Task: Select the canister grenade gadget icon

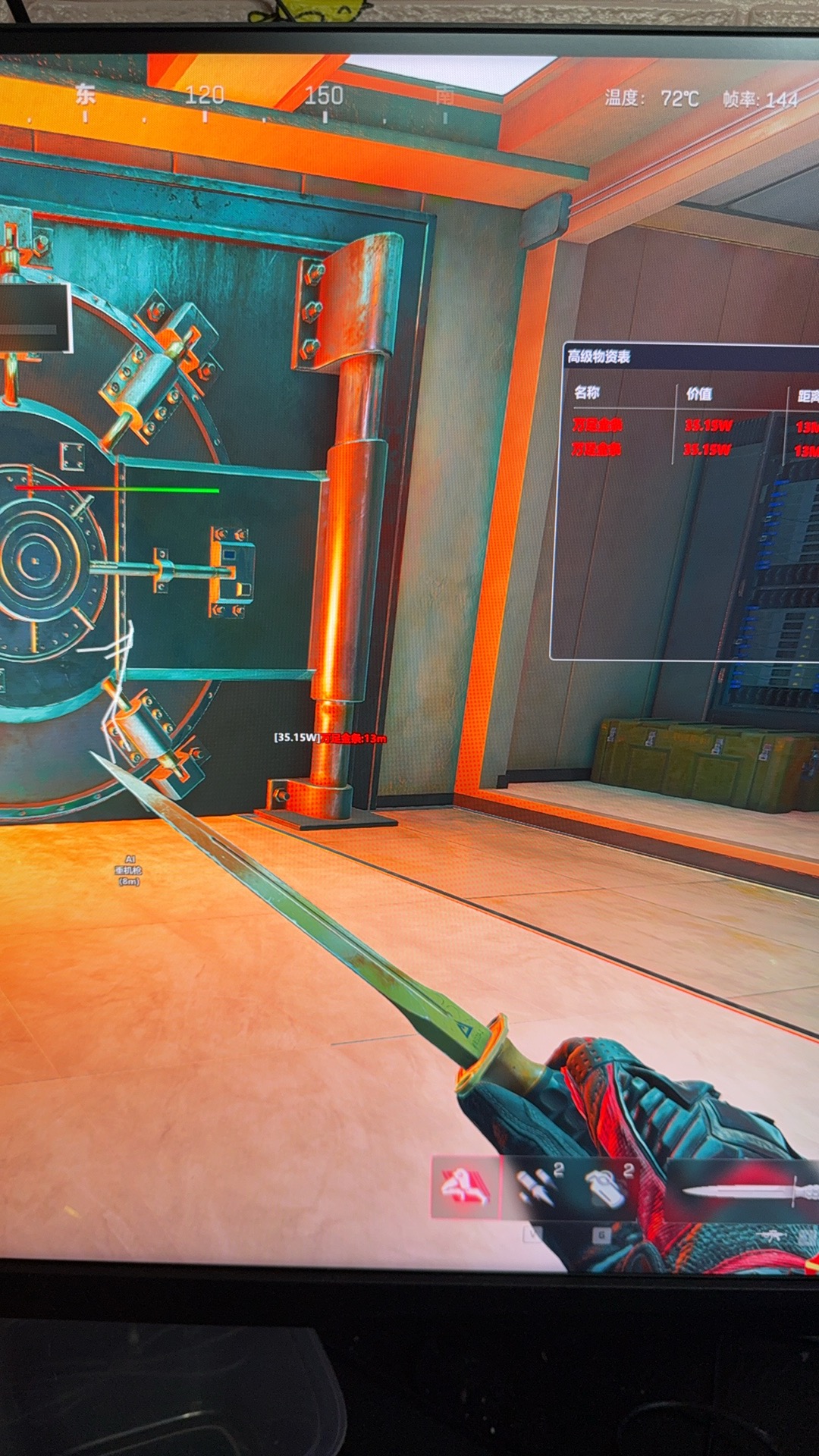Action: pos(606,1187)
